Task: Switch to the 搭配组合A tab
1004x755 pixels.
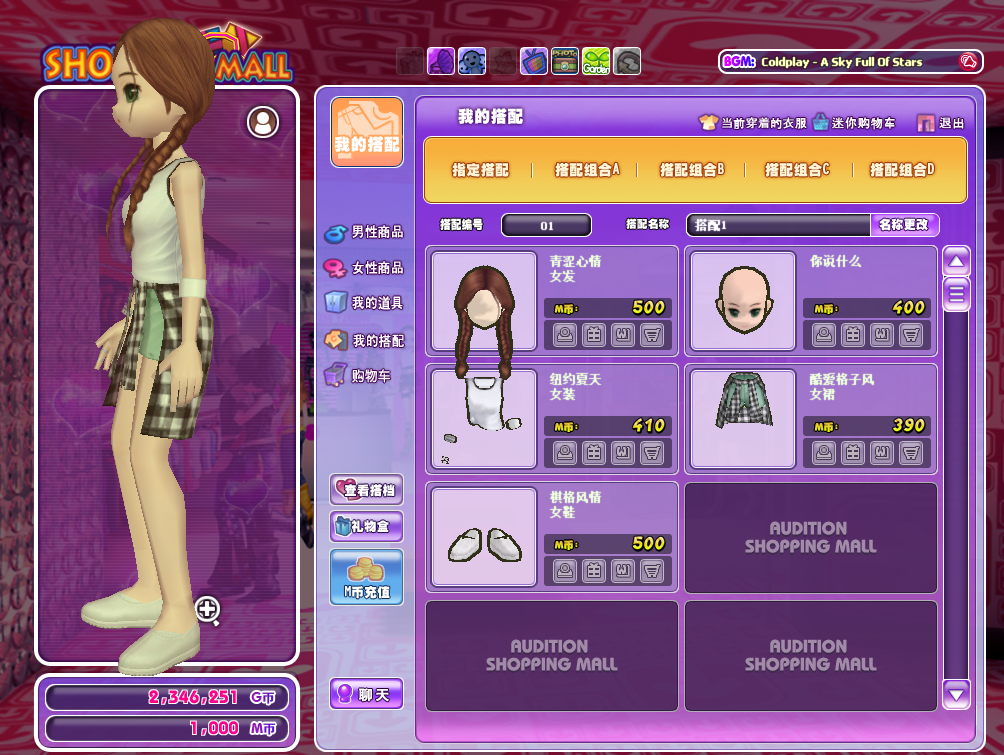Action: point(587,170)
